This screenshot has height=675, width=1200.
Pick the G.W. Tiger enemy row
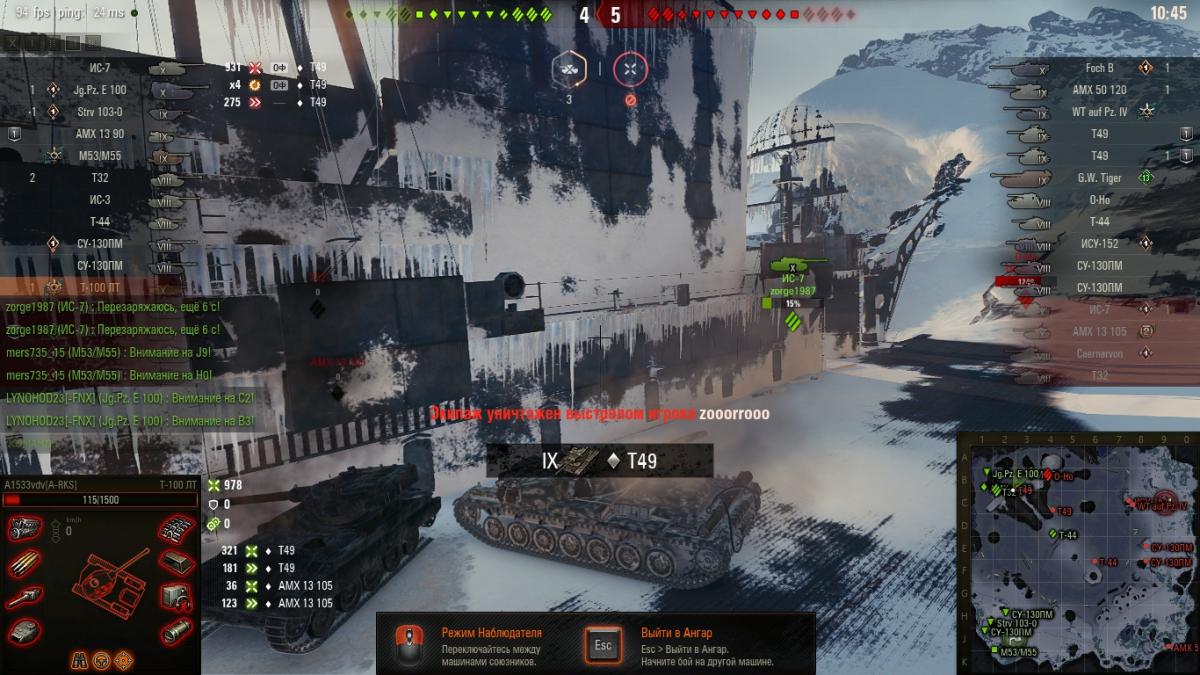tap(1100, 178)
